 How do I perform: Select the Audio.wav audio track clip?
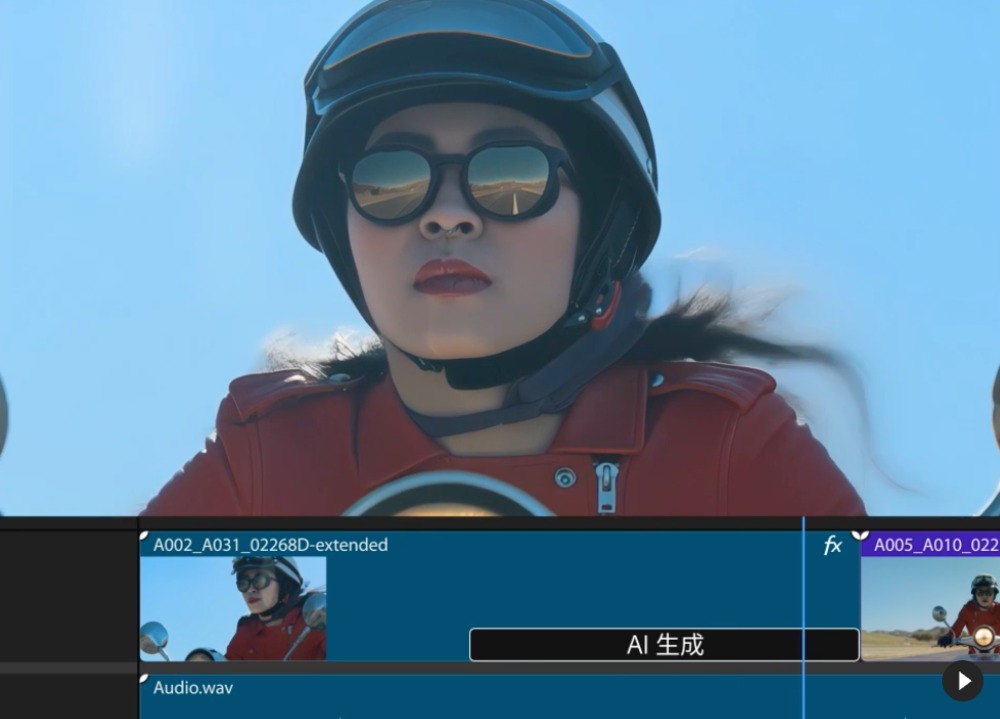pyautogui.click(x=192, y=688)
